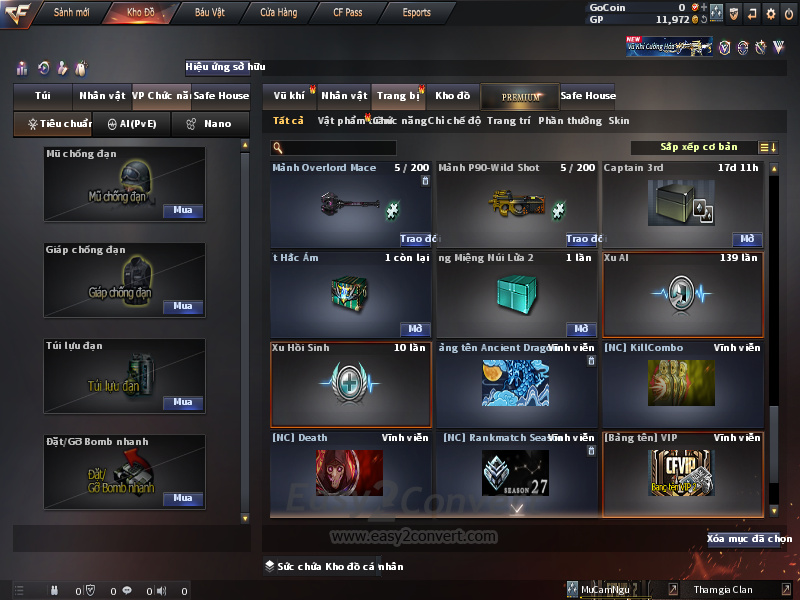This screenshot has width=800, height=600.
Task: Open the Sắp xếp cơ bản sort dropdown
Action: pyautogui.click(x=698, y=147)
